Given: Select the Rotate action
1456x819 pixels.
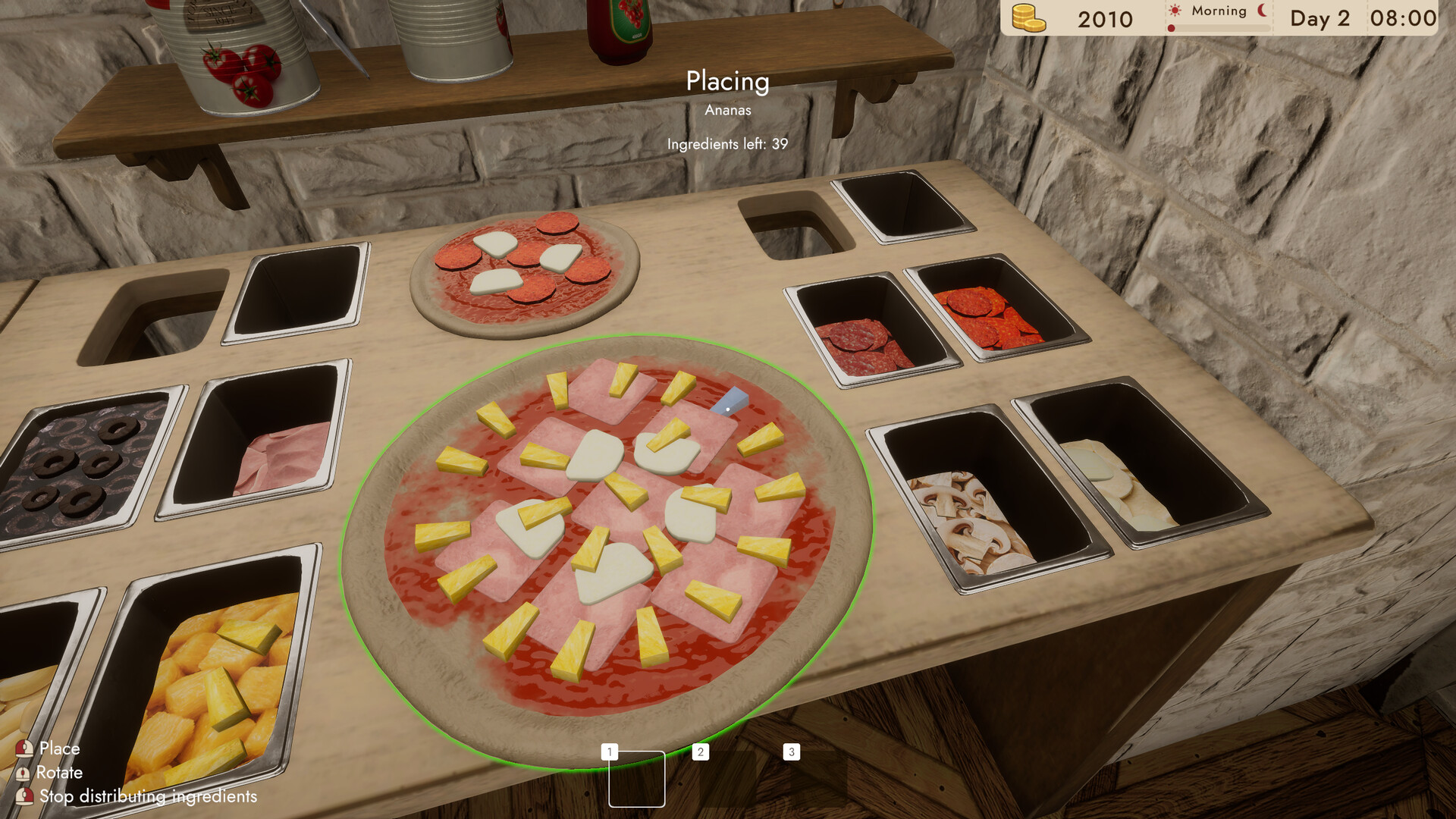Looking at the screenshot, I should coord(61,773).
